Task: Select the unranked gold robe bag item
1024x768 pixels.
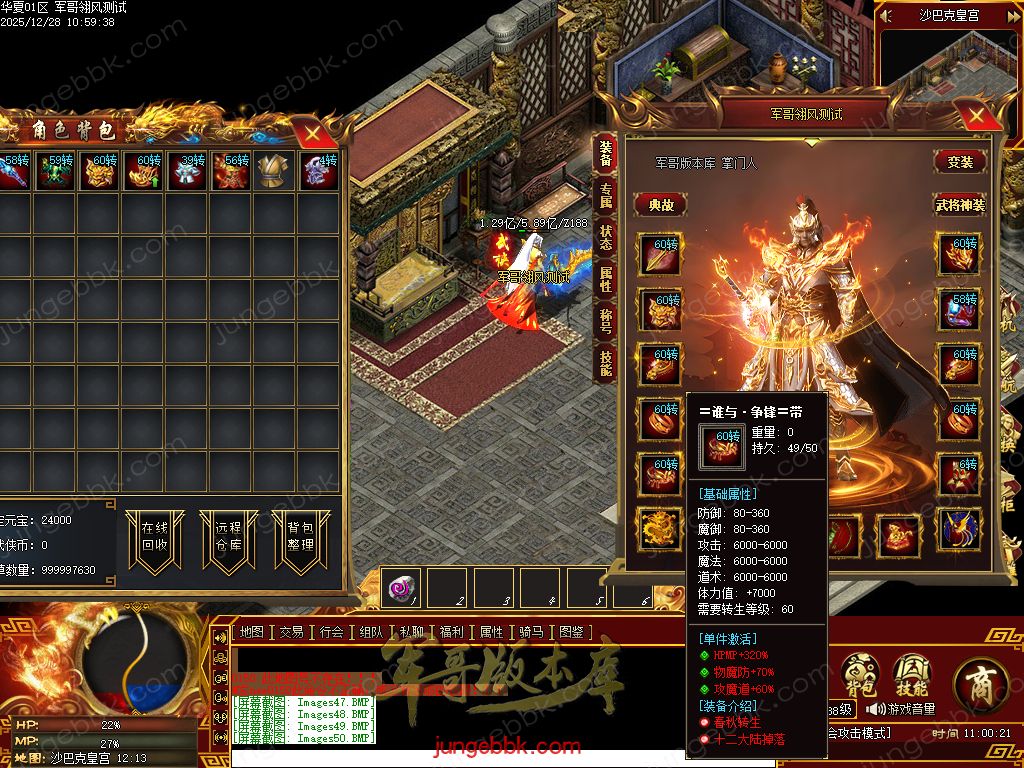Action: (x=273, y=172)
